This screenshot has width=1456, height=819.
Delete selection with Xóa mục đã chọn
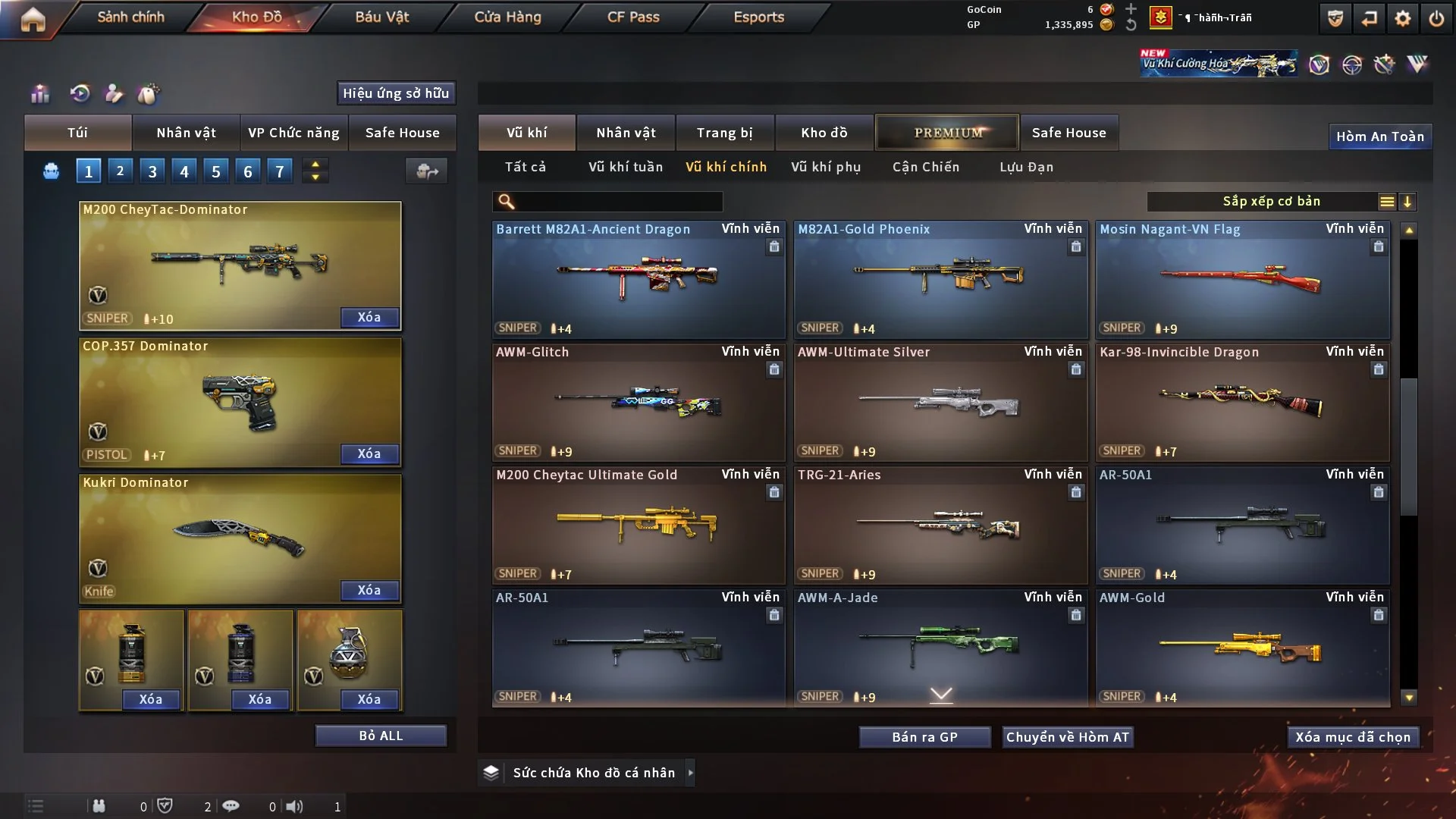pos(1352,737)
